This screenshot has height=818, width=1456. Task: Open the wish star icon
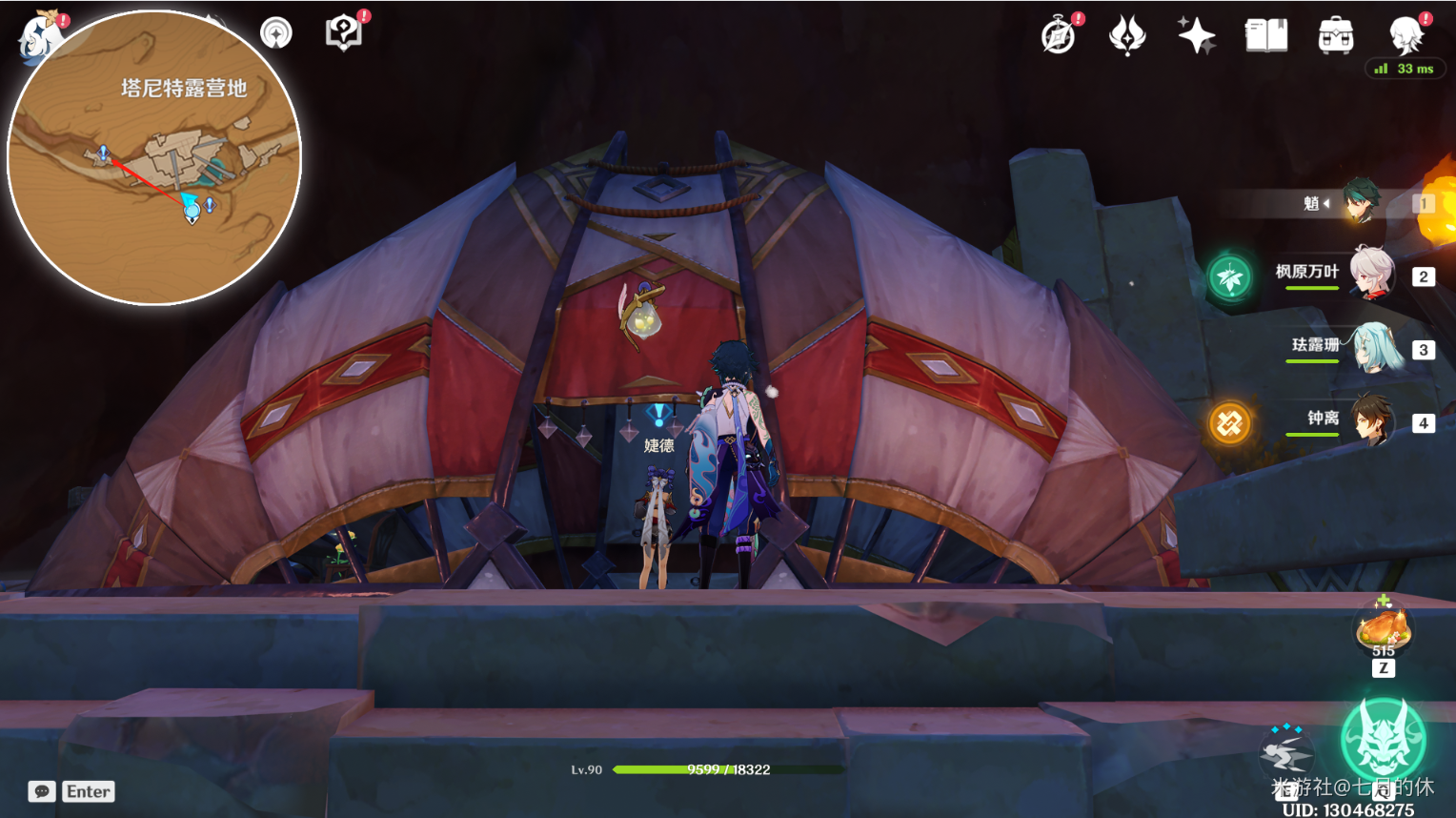[x=1196, y=36]
